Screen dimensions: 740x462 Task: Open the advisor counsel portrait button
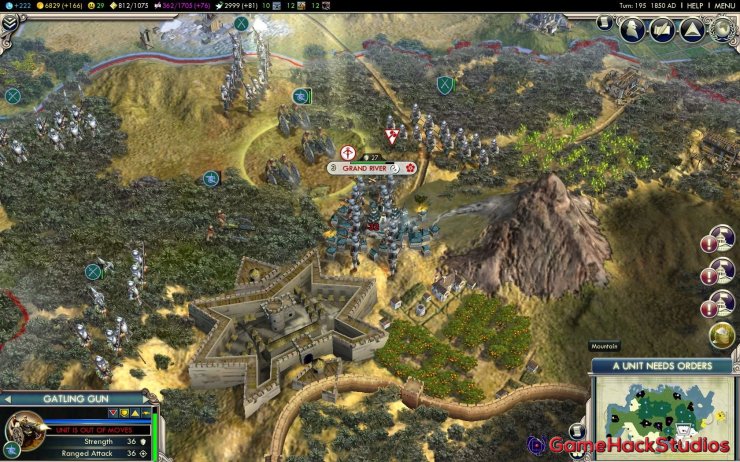[633, 30]
